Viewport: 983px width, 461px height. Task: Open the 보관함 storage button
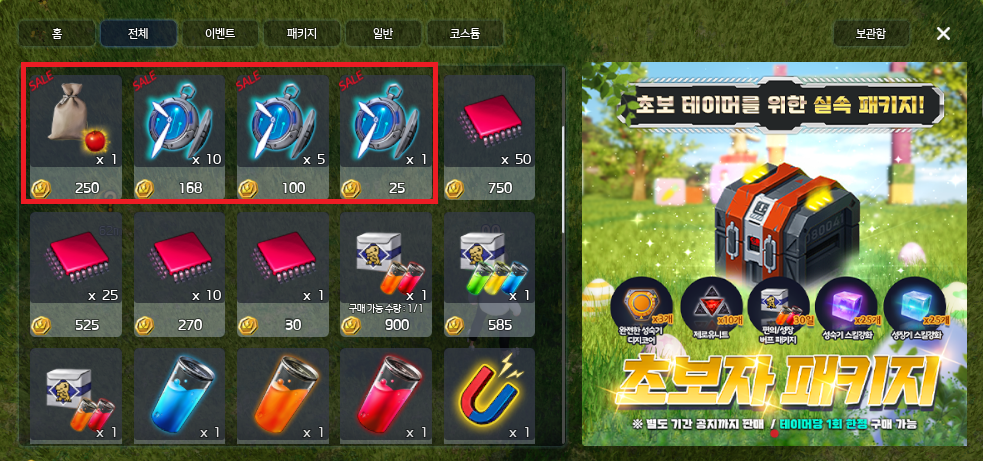click(x=870, y=33)
